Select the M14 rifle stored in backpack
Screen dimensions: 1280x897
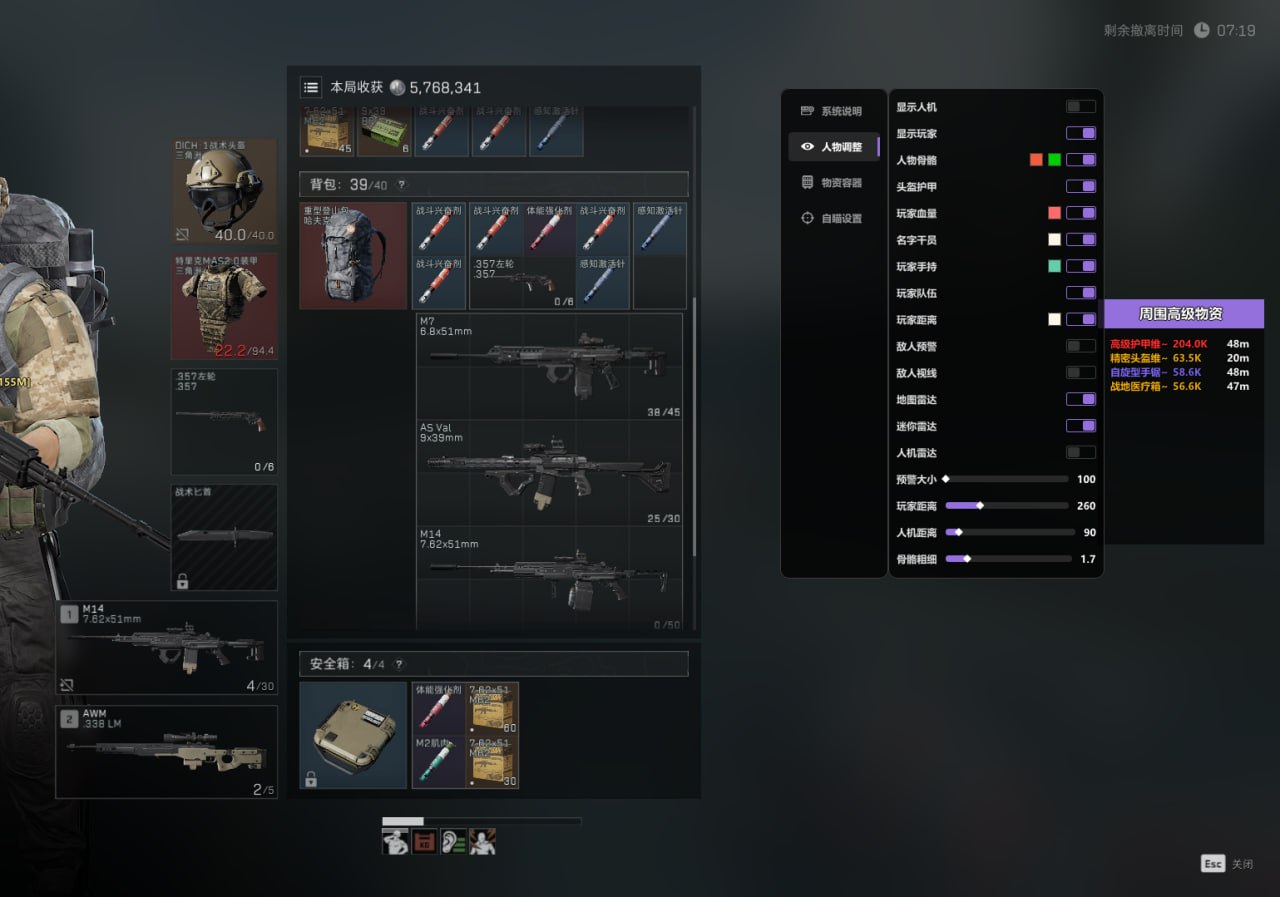click(x=549, y=579)
